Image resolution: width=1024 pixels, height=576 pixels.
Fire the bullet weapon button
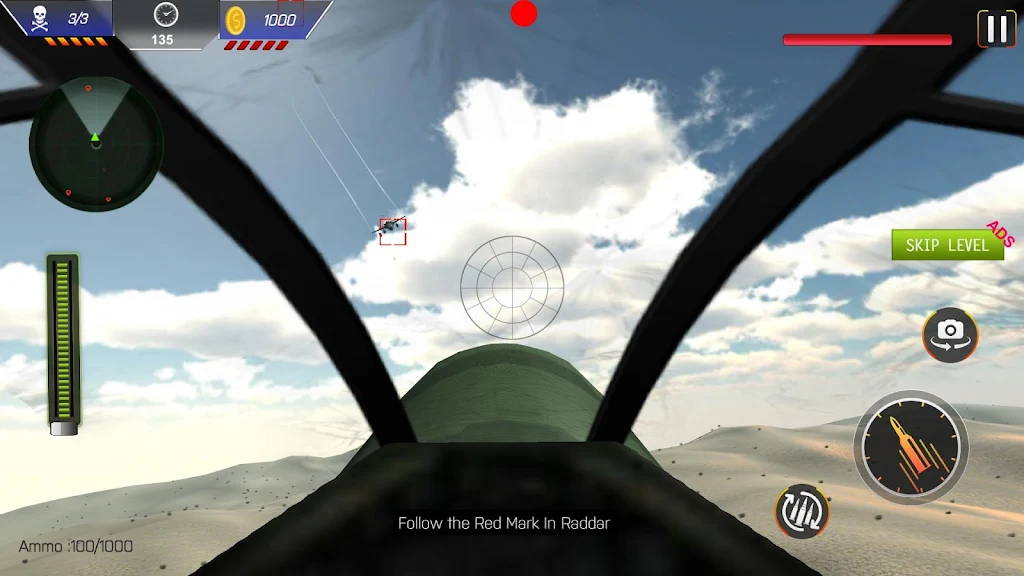point(910,447)
